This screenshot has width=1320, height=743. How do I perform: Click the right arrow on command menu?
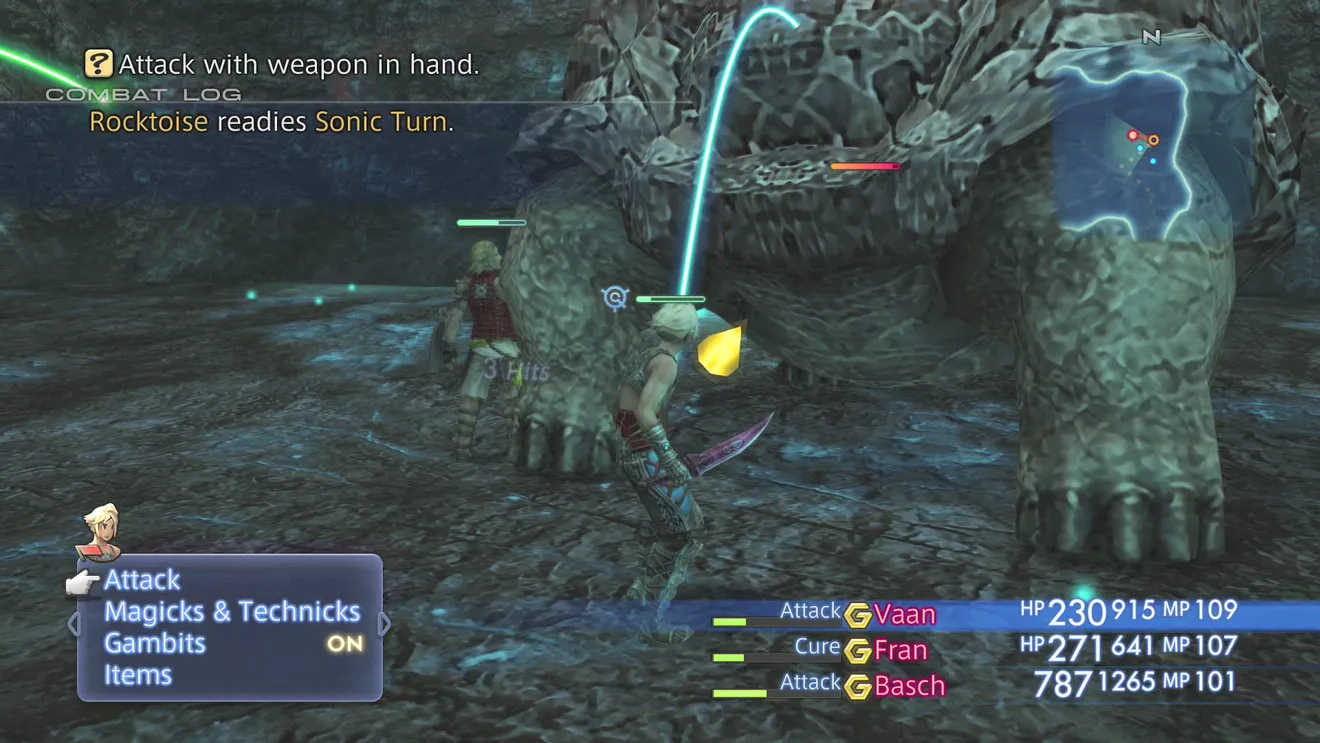click(x=385, y=624)
